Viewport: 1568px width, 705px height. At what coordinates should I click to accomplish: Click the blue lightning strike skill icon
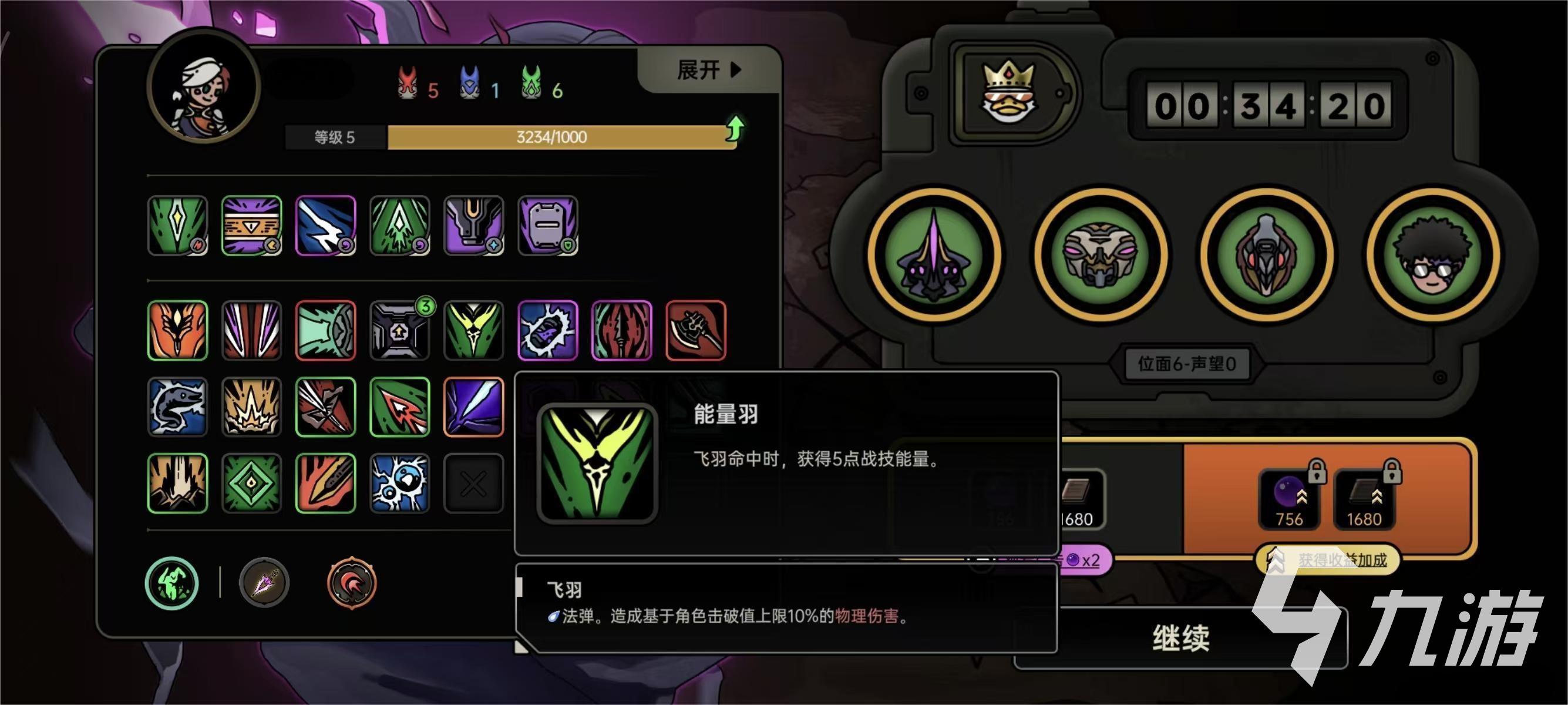click(x=326, y=226)
